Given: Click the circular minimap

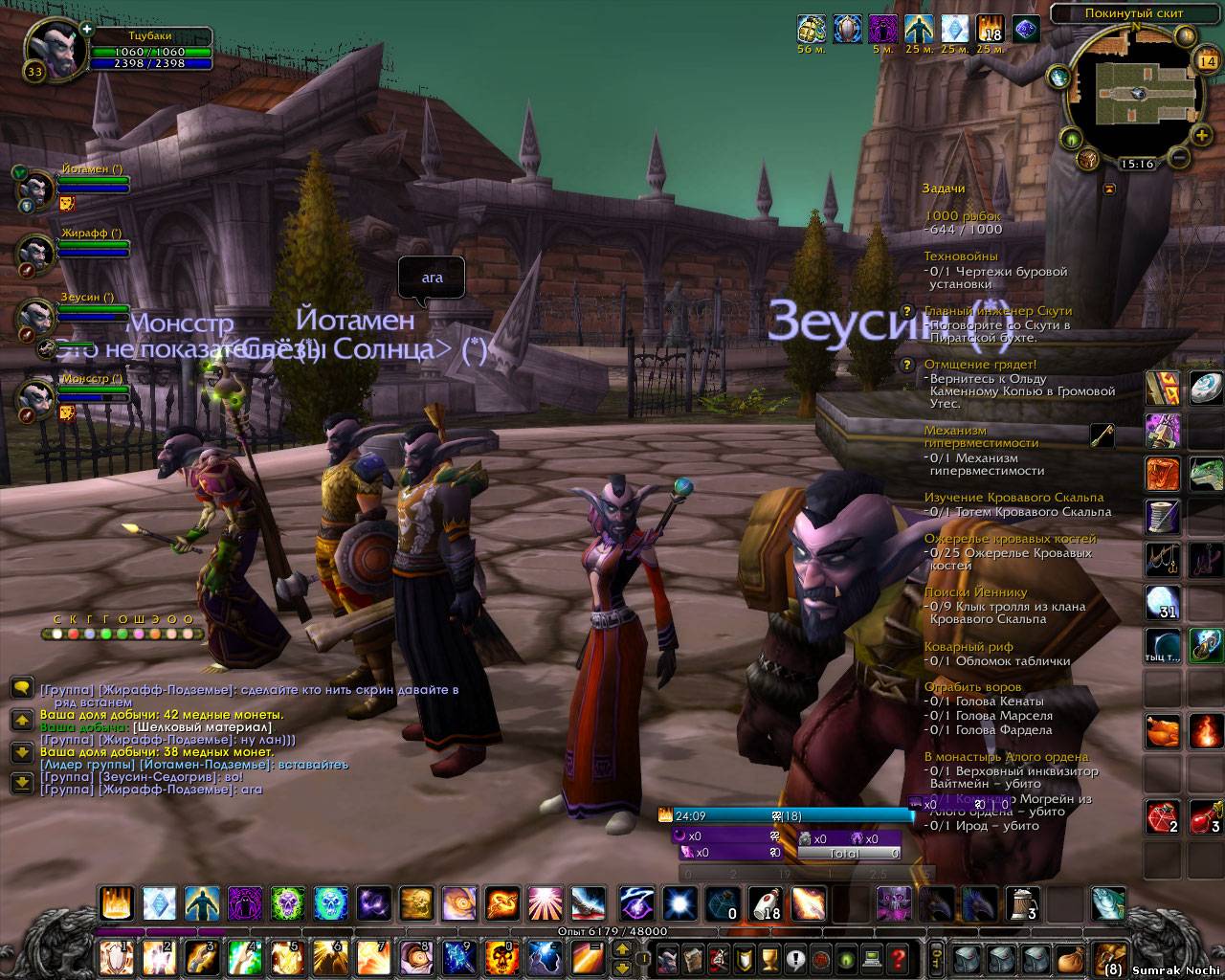Looking at the screenshot, I should coord(1132,93).
